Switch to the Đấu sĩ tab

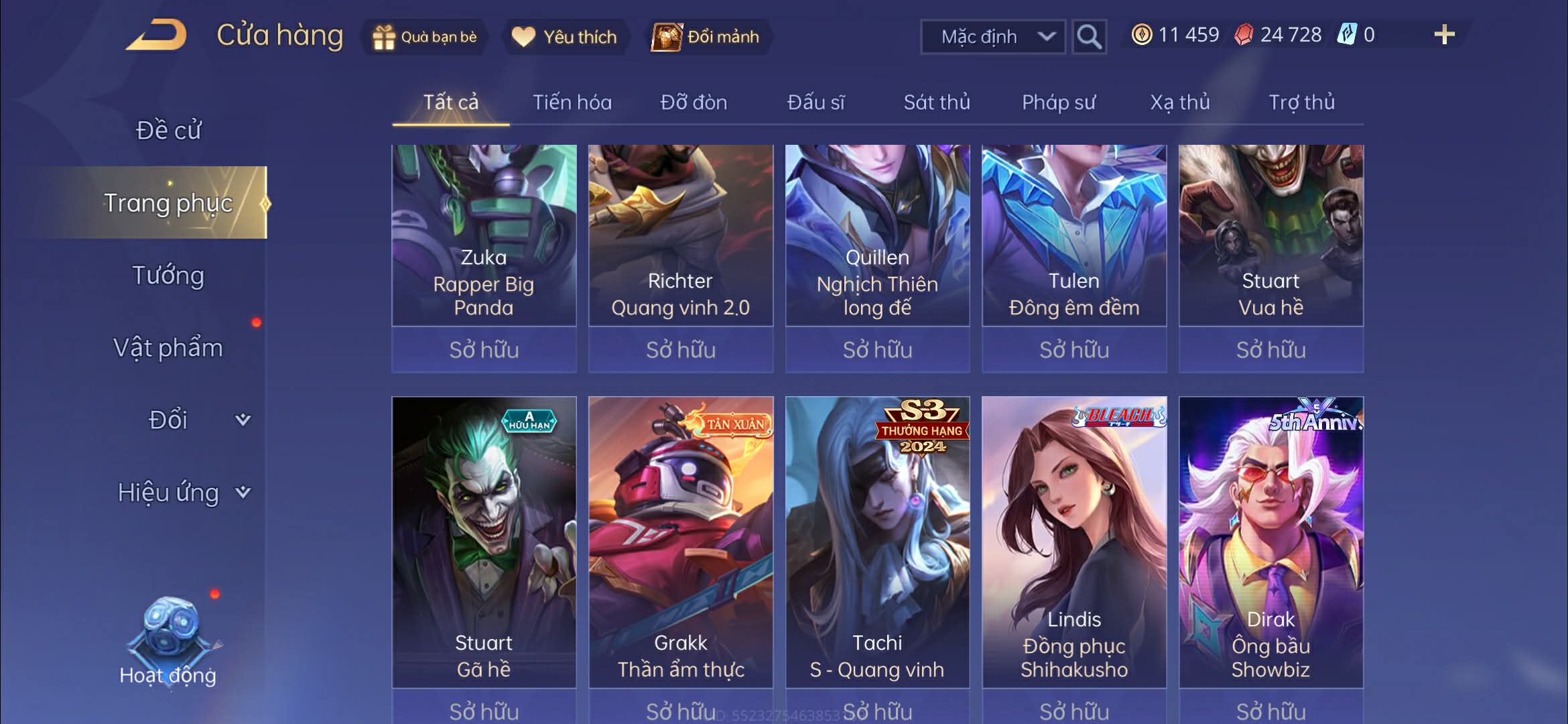815,103
